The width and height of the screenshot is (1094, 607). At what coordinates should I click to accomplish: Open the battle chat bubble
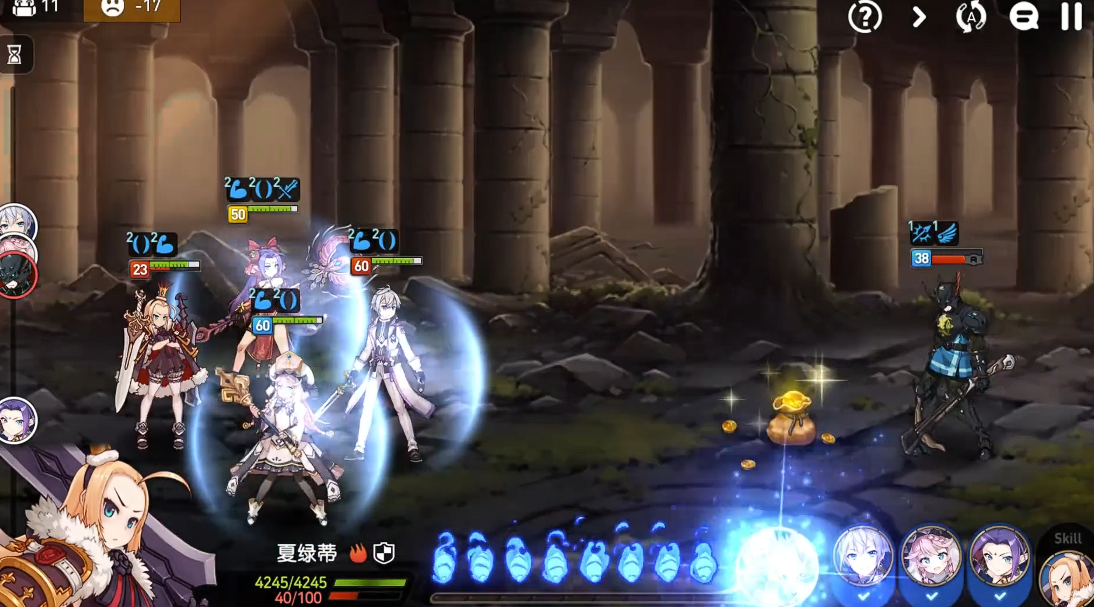pos(1023,16)
